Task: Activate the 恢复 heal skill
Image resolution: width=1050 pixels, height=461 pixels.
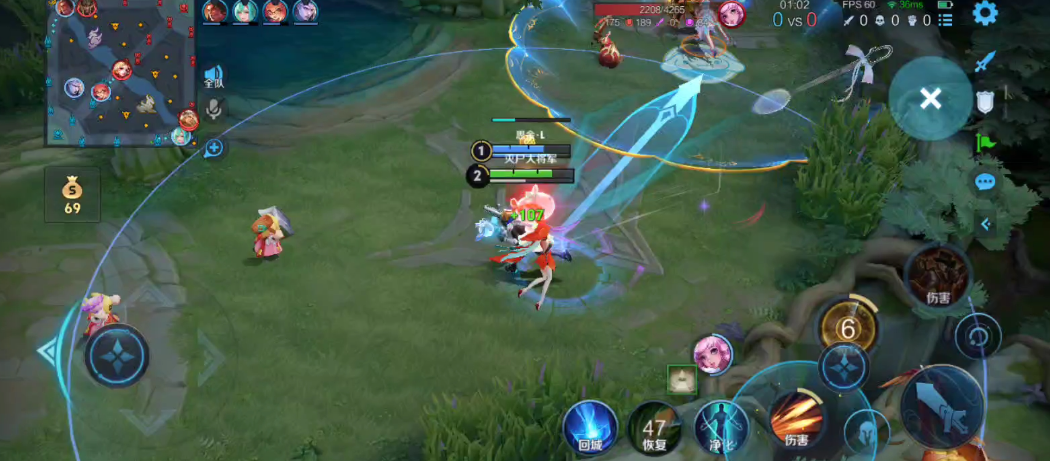Action: click(654, 426)
